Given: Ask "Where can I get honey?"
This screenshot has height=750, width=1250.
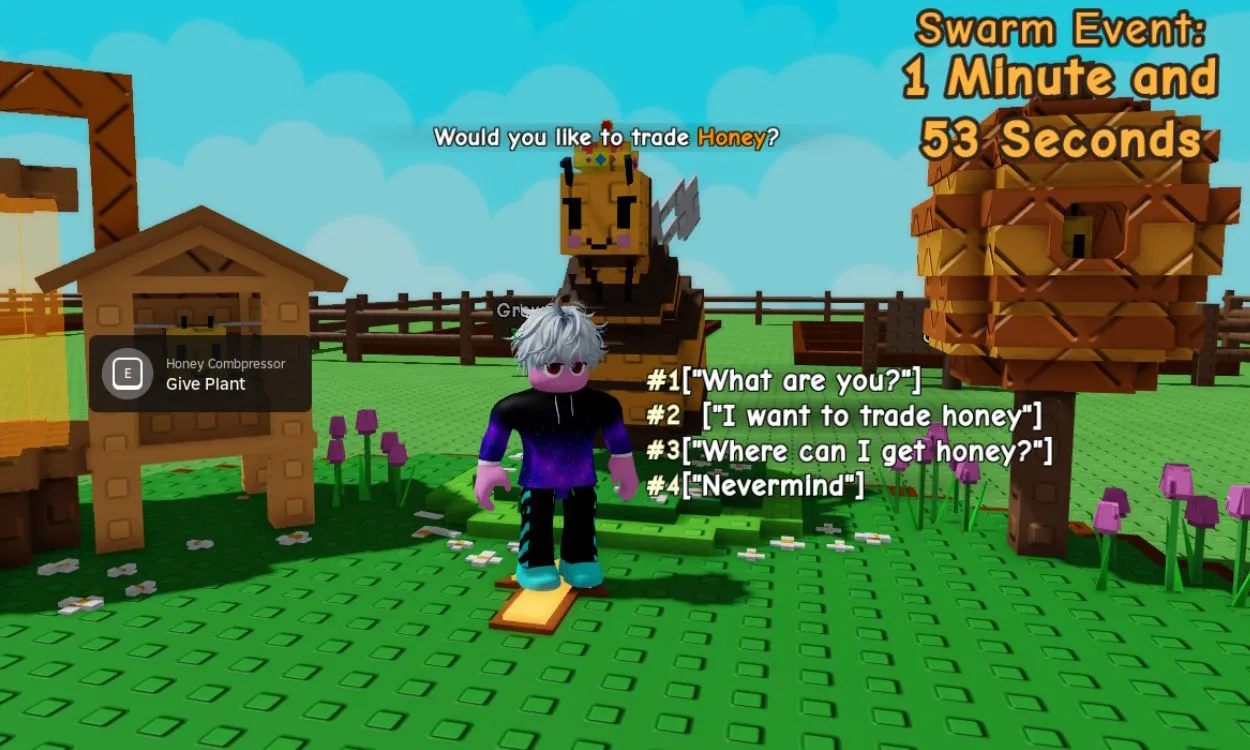Looking at the screenshot, I should [850, 451].
